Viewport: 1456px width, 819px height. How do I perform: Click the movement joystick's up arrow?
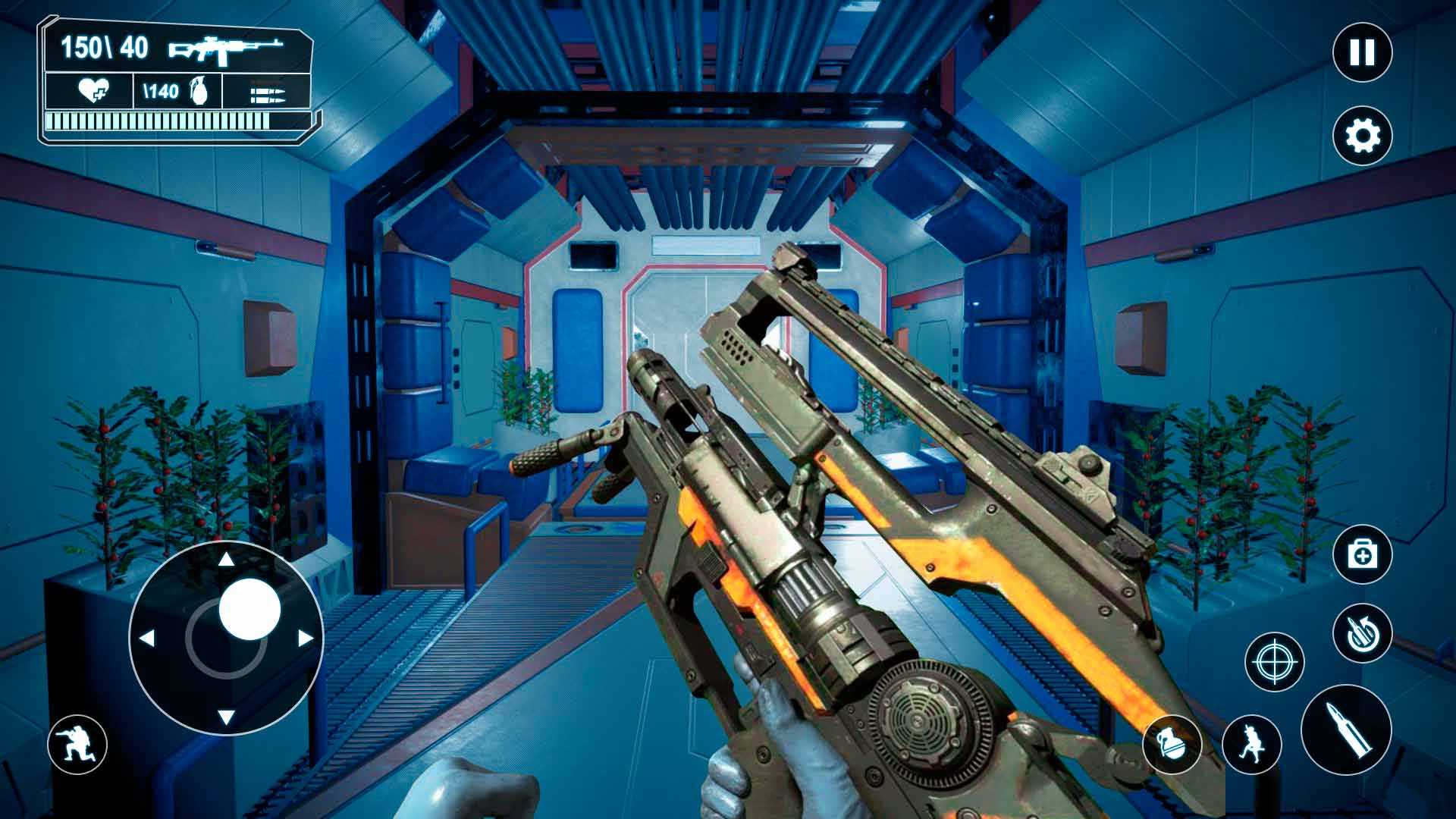tap(226, 560)
